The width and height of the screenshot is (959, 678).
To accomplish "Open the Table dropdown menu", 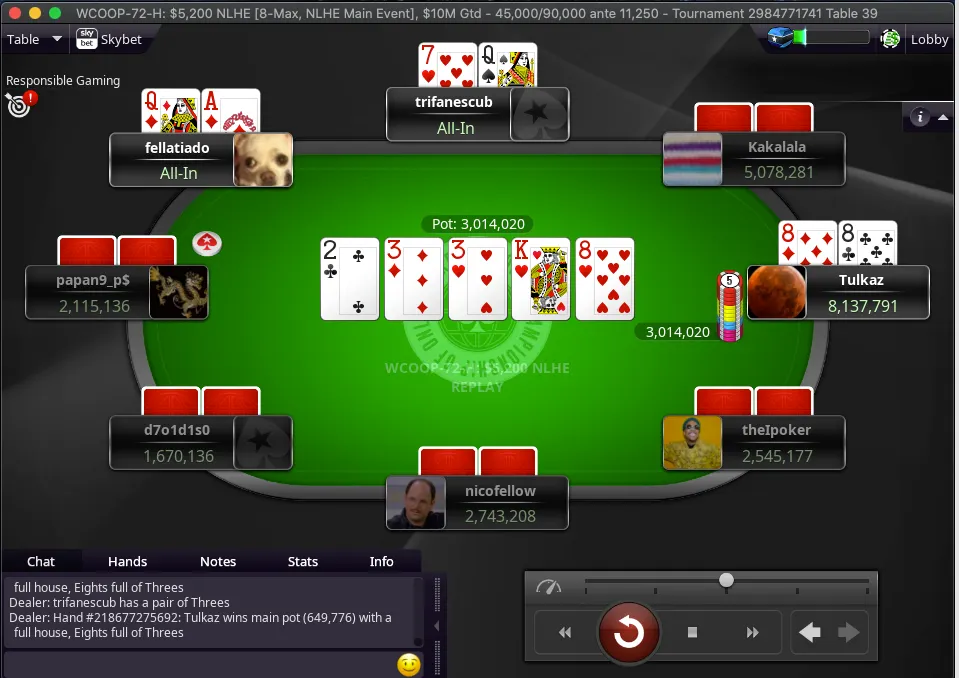I will coord(34,40).
